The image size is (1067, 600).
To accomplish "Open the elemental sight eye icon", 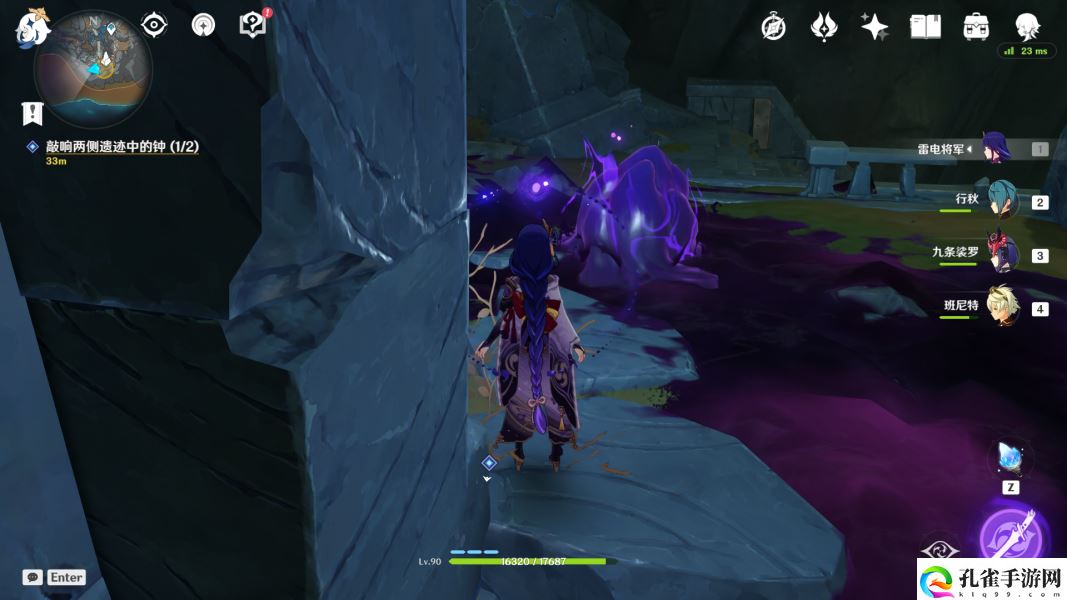I will click(154, 25).
